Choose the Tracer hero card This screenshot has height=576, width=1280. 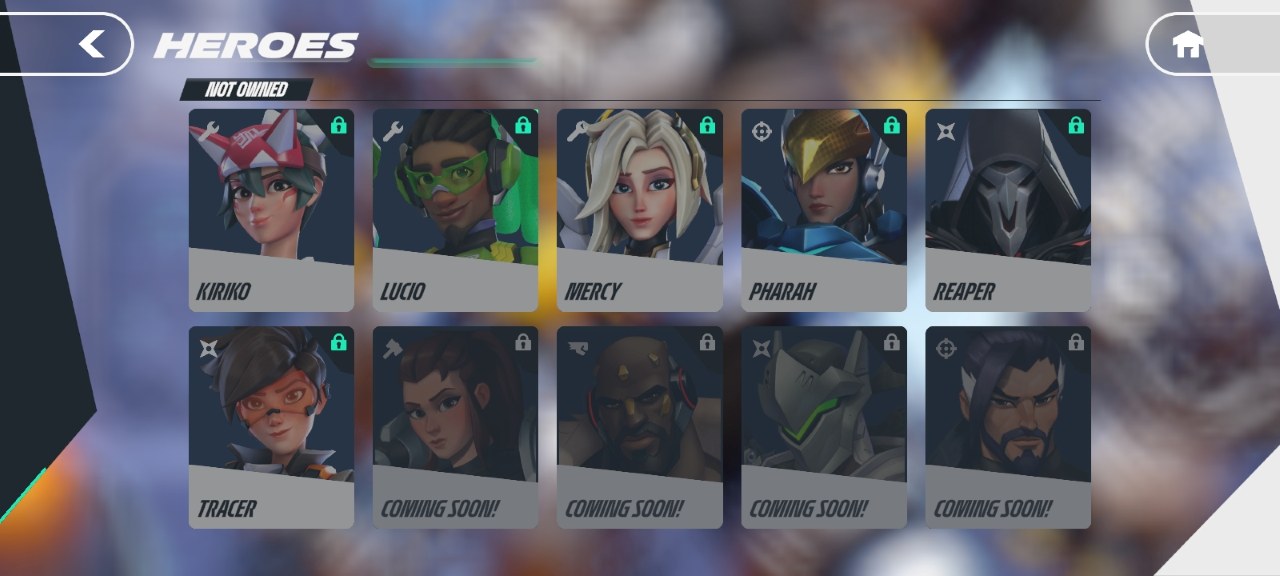point(271,427)
